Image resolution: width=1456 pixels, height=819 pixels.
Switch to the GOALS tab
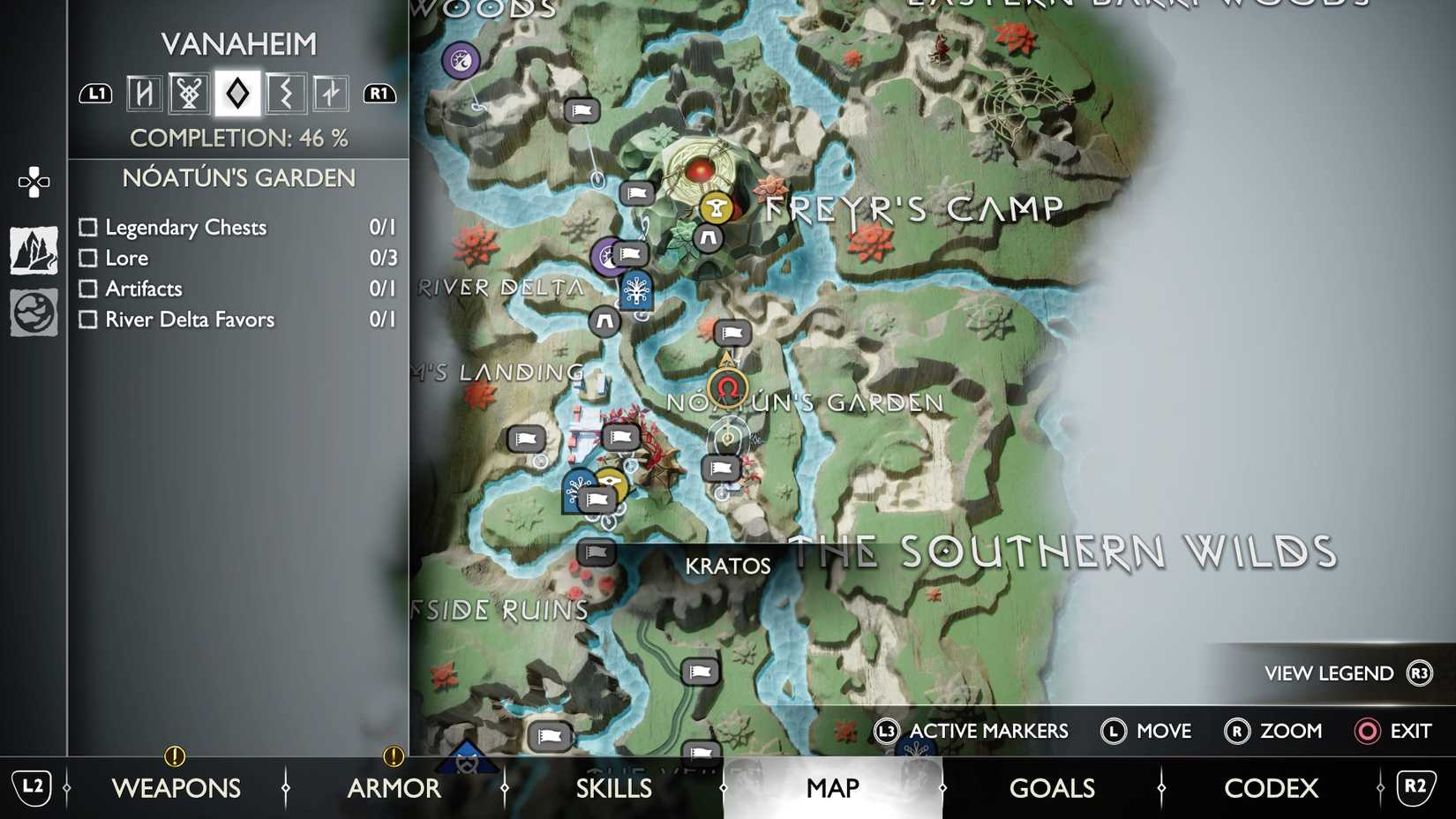click(1052, 787)
